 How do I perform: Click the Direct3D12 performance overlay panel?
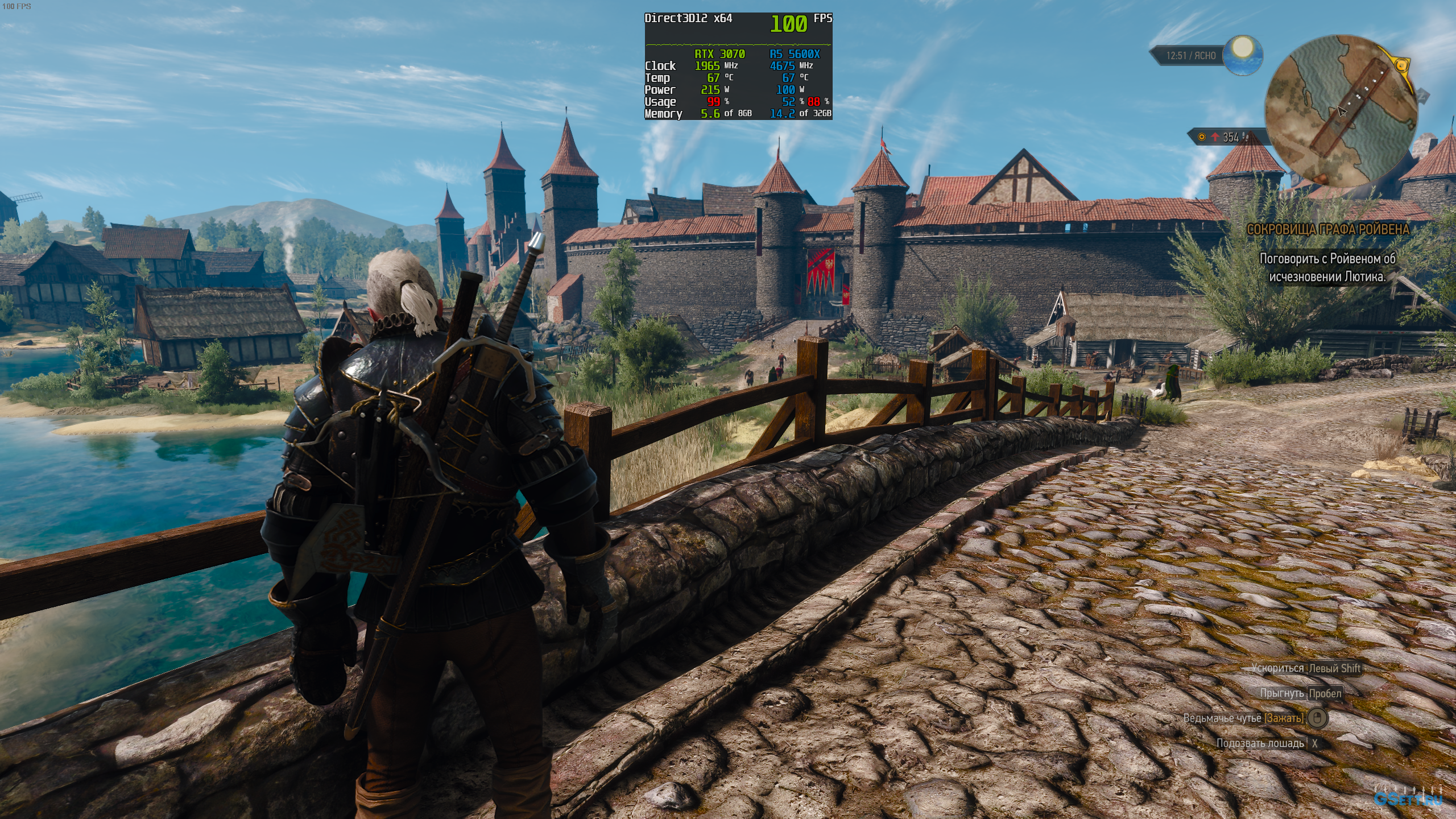(738, 66)
